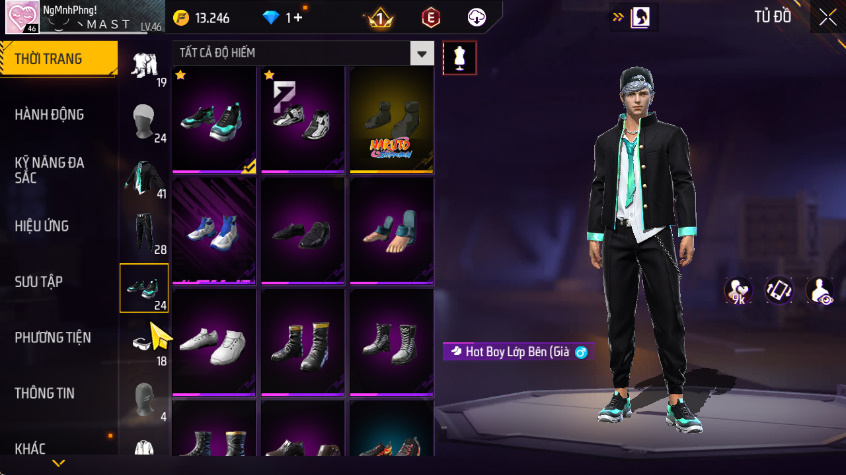846x475 pixels.
Task: Open the pants category icon
Action: tap(143, 233)
